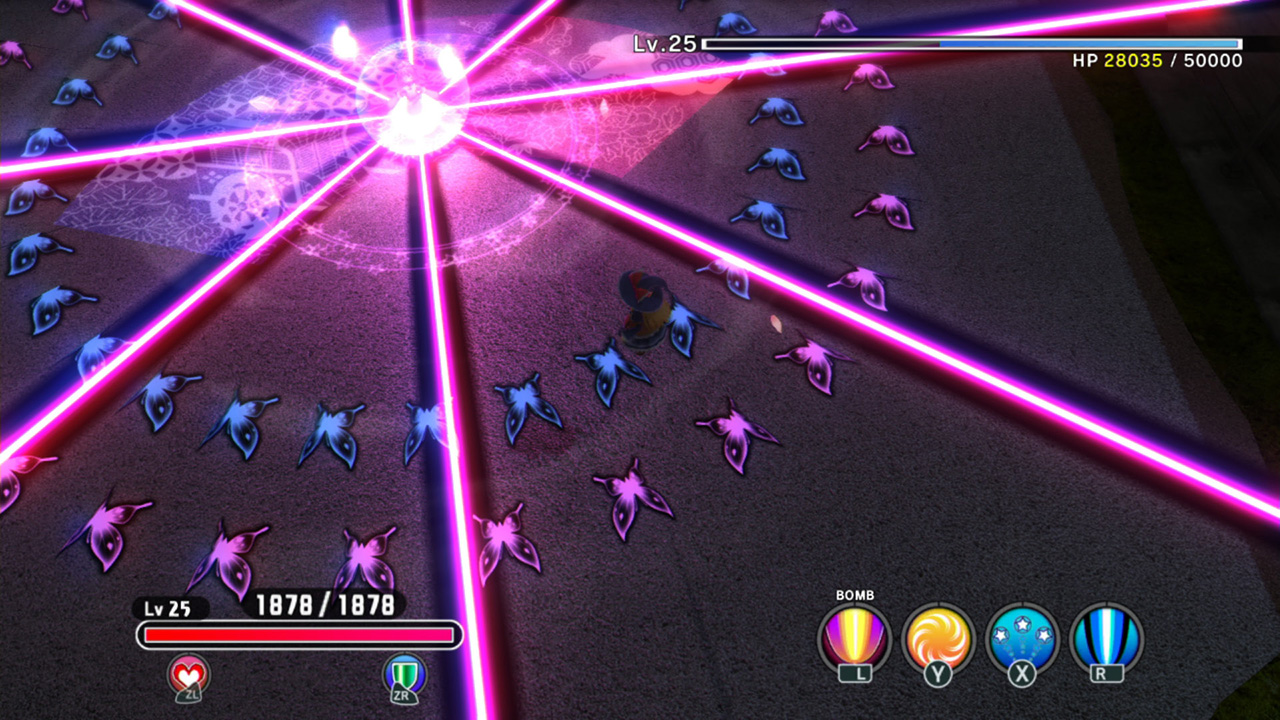Use the orange swirl fireball skill
The height and width of the screenshot is (720, 1280).
938,639
